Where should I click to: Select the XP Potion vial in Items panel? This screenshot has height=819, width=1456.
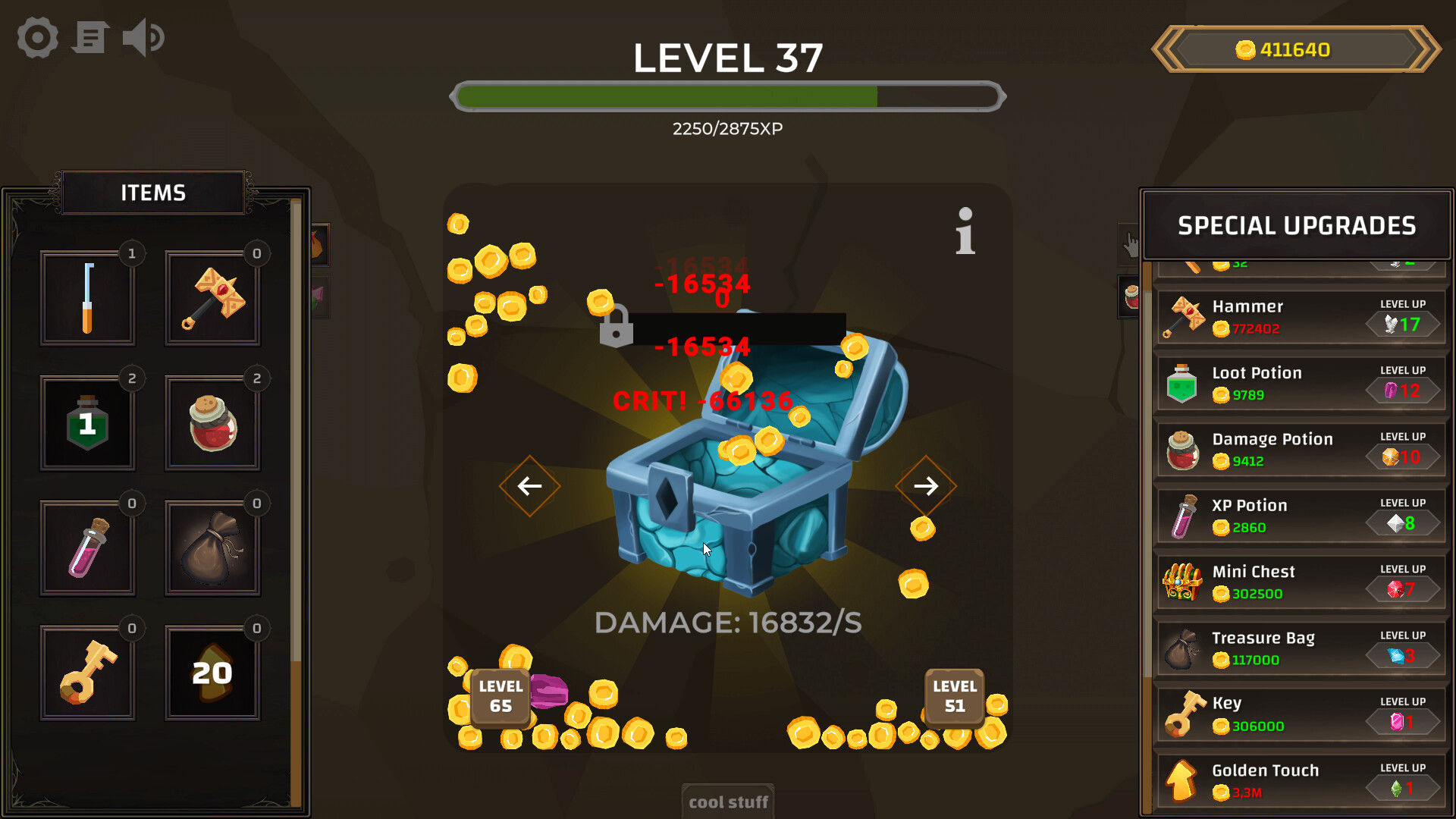tap(87, 546)
